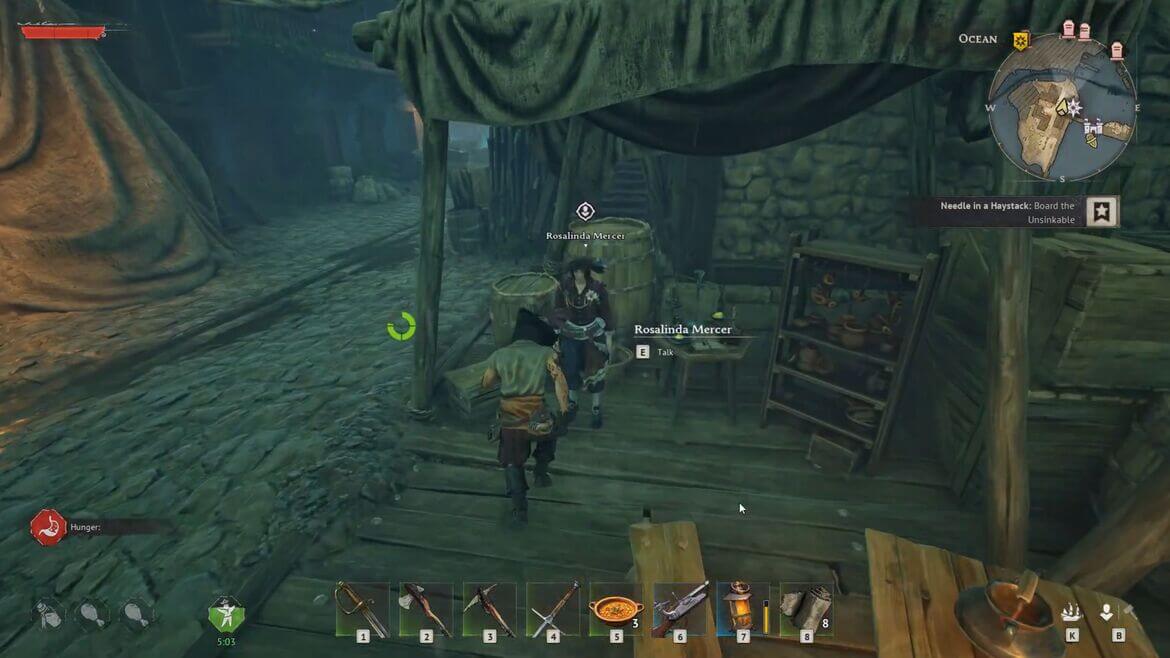Click the Needle in a Haystack quest tracker
This screenshot has height=658, width=1170.
tap(1008, 212)
